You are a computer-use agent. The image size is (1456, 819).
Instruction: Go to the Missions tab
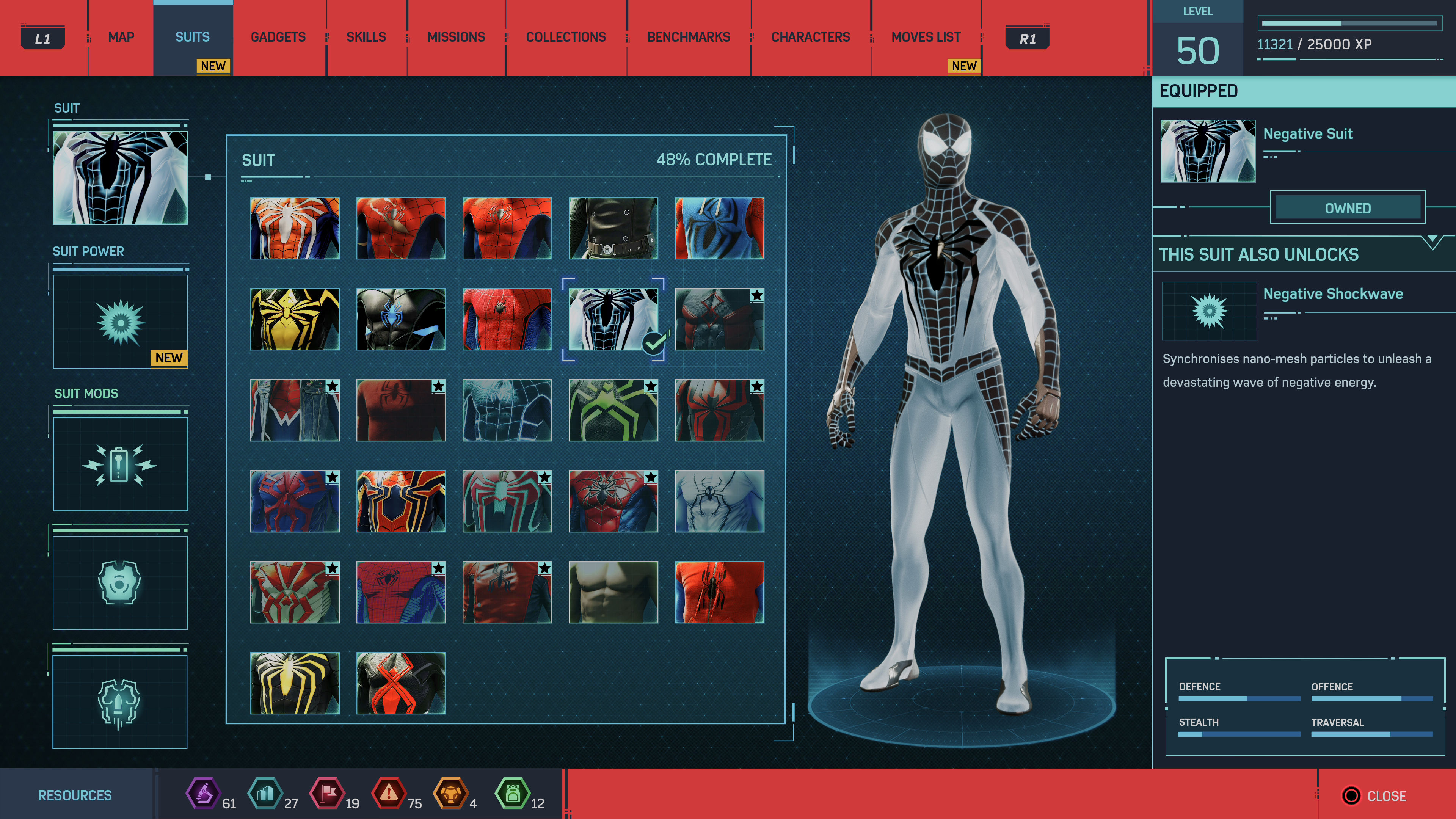455,37
